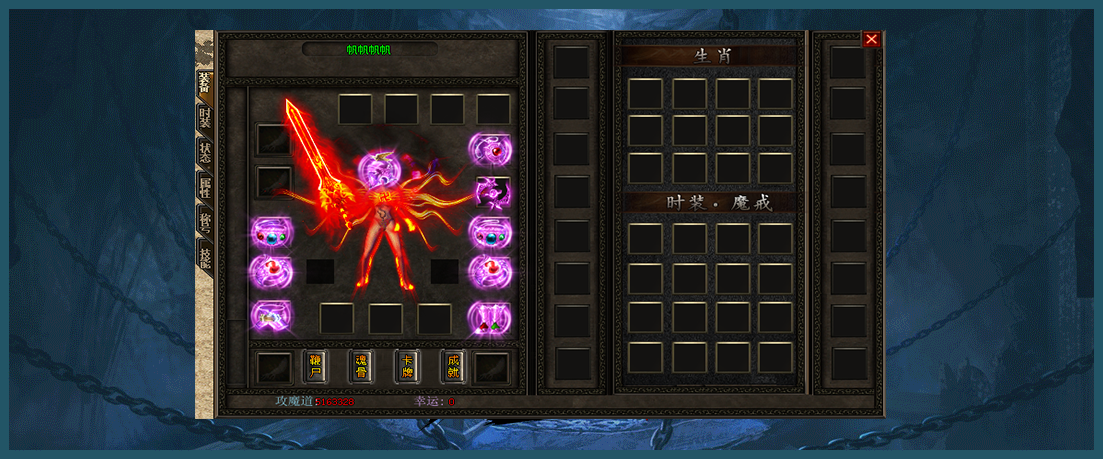This screenshot has height=459, width=1103.
Task: Select the dark purple dragon equipment slot
Action: point(490,191)
